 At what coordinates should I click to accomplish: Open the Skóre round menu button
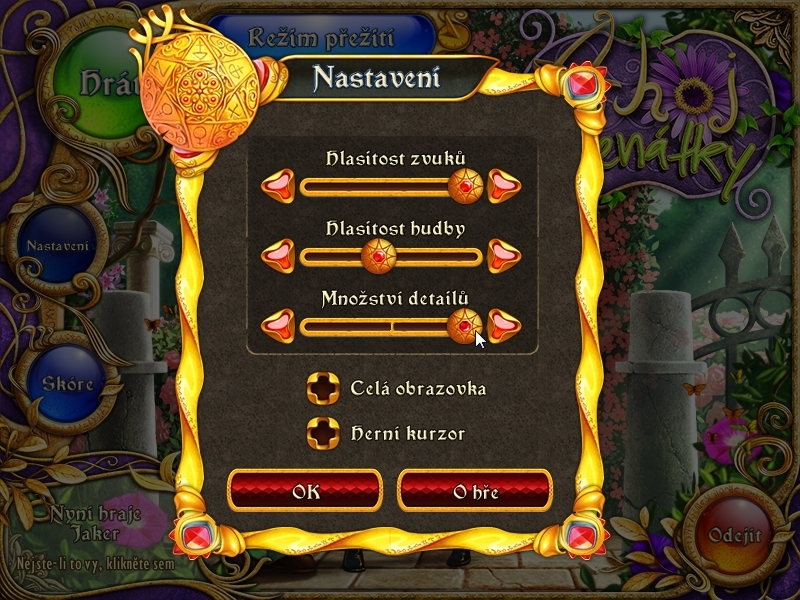coord(67,385)
